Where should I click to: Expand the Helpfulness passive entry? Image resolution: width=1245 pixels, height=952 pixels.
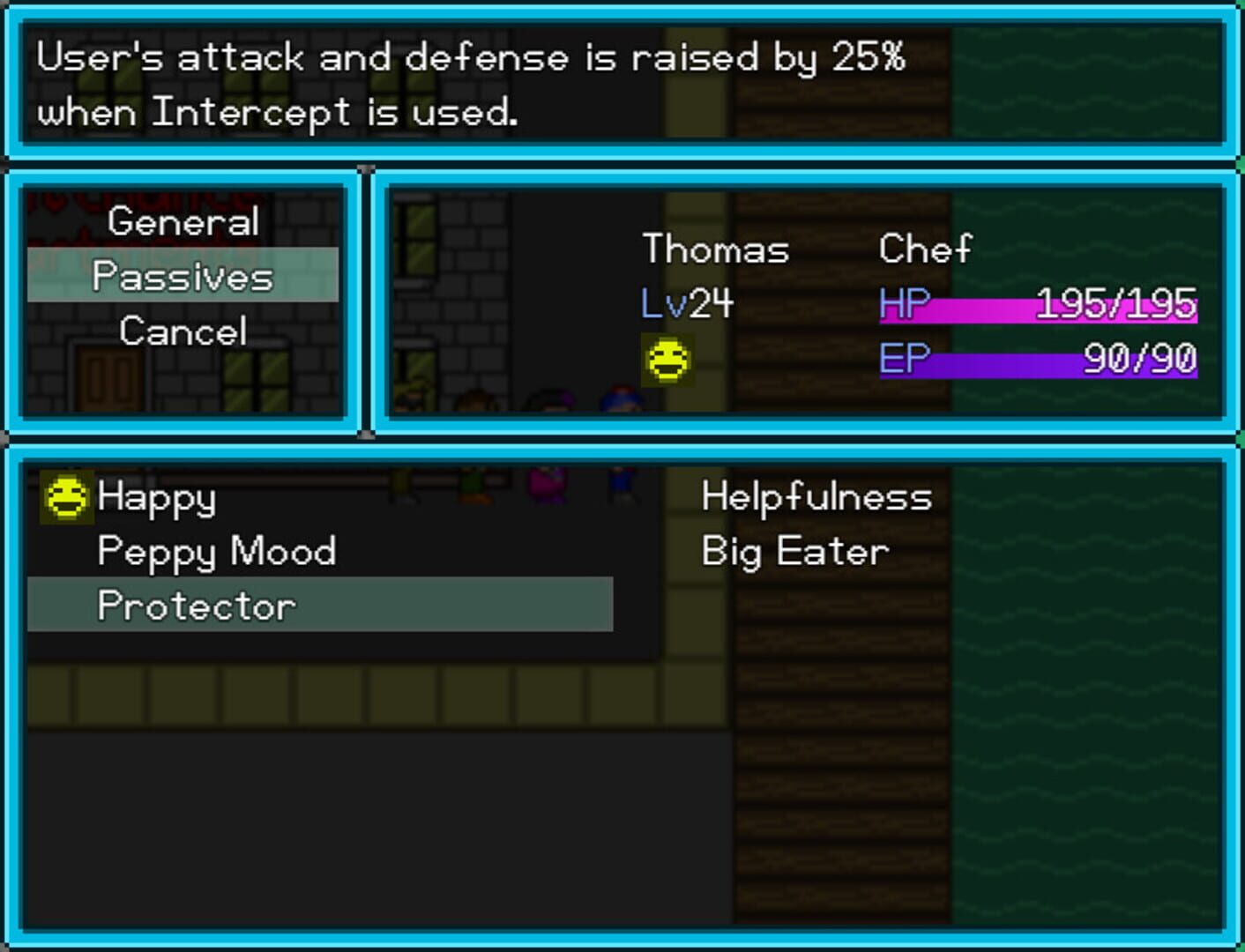(x=815, y=496)
